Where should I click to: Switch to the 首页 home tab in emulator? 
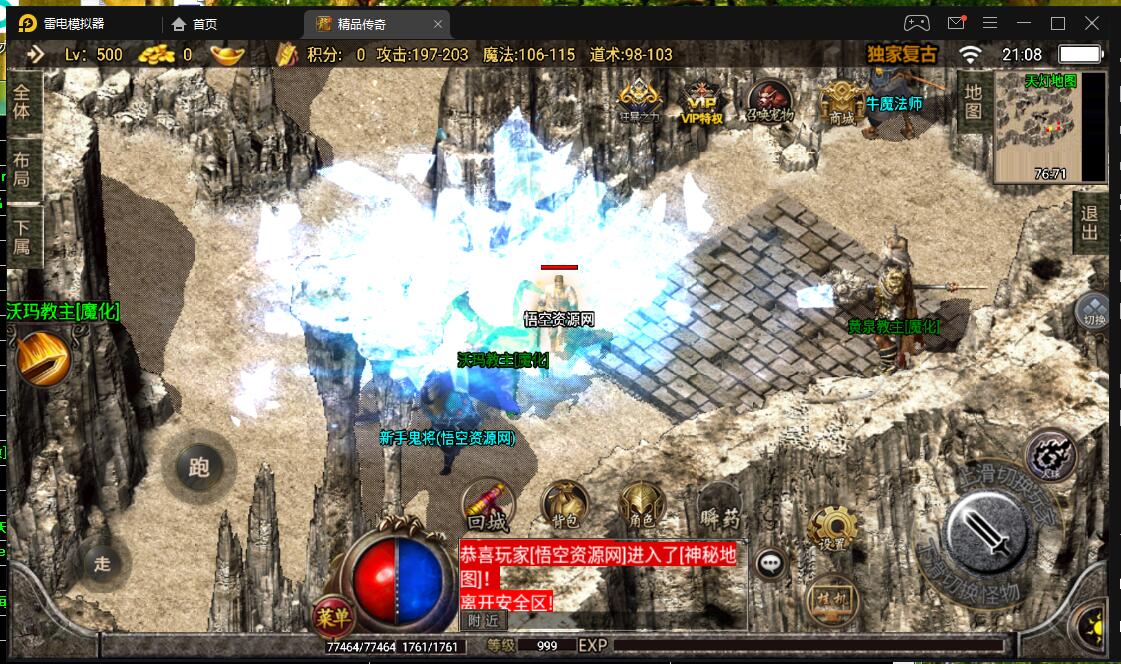pyautogui.click(x=195, y=24)
